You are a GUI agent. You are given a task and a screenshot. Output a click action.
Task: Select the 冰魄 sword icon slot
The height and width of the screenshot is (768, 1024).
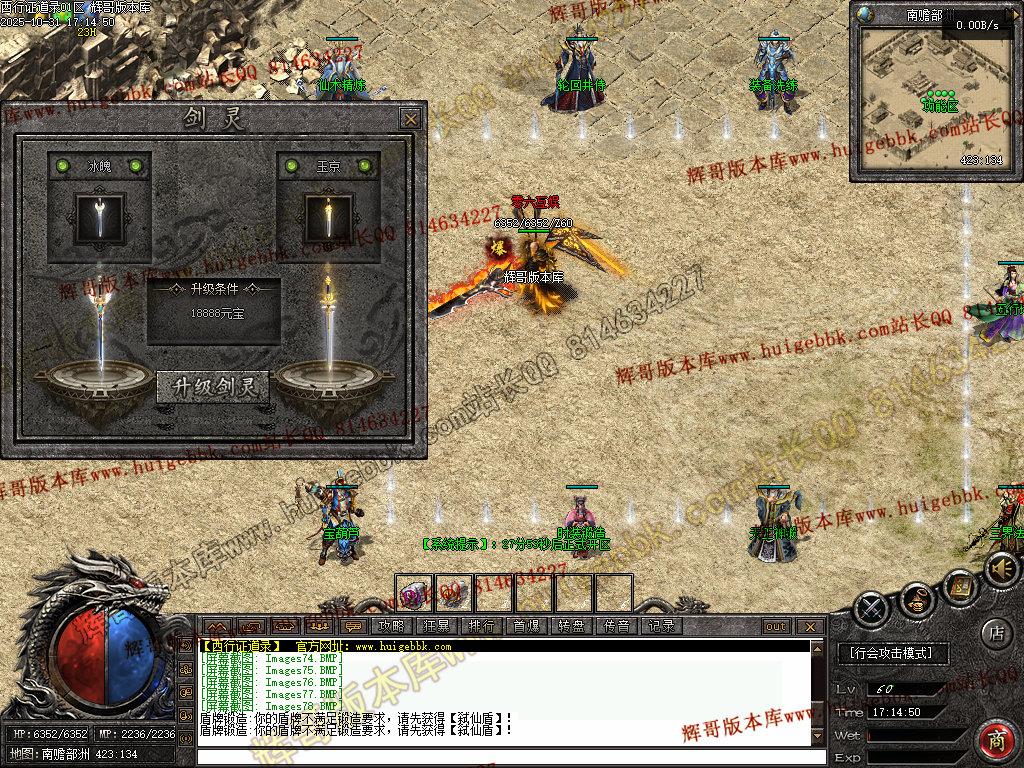click(x=100, y=218)
